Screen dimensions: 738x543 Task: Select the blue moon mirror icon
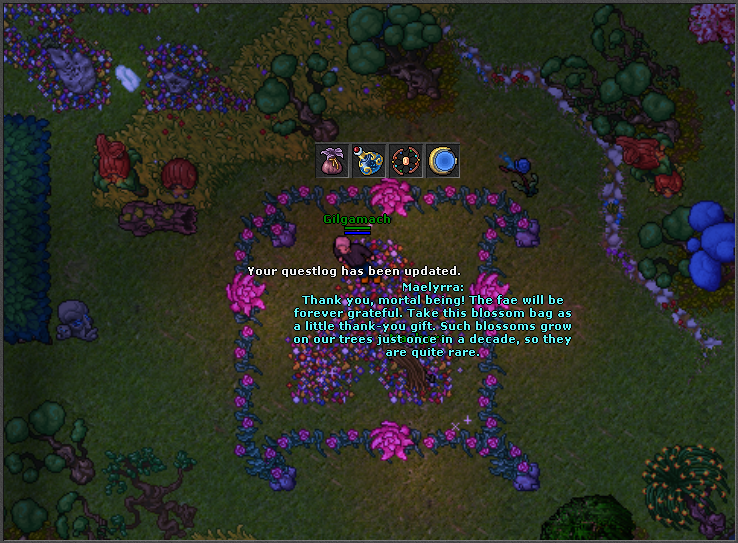[x=442, y=161]
